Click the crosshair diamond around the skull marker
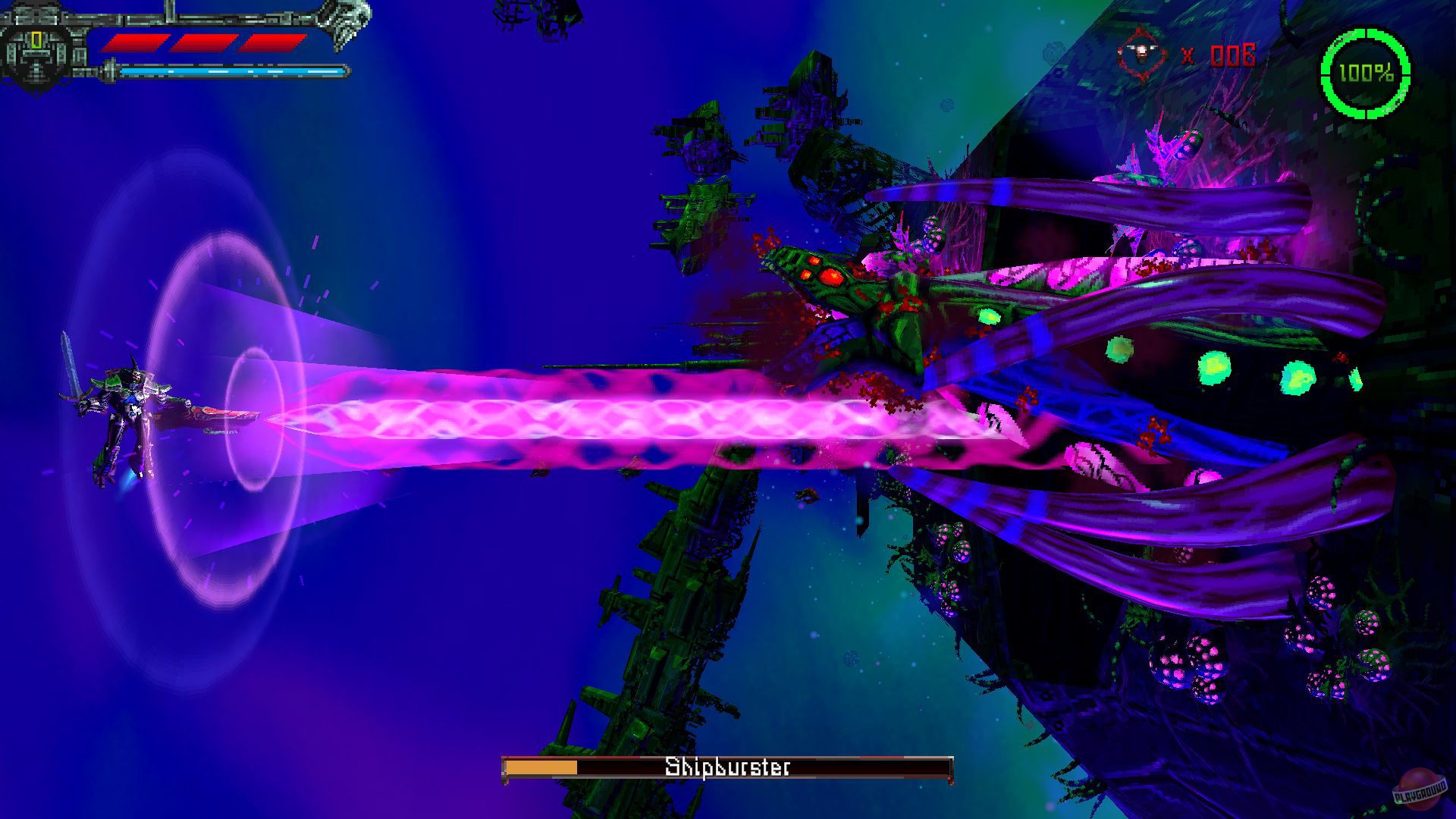1456x819 pixels. point(1141,52)
